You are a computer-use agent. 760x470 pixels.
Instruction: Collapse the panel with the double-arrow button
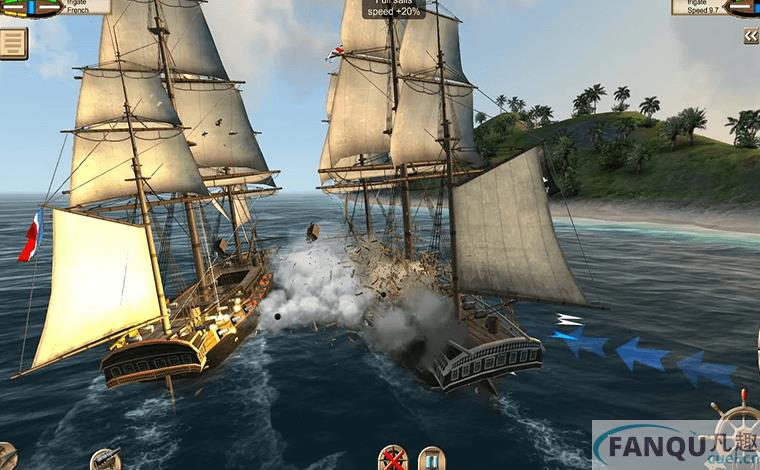click(750, 36)
